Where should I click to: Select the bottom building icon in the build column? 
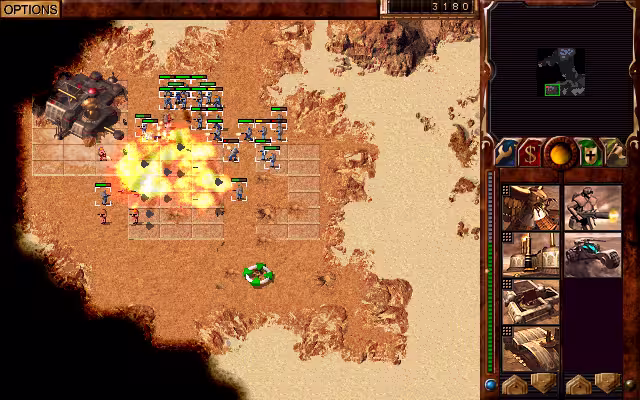coord(530,348)
